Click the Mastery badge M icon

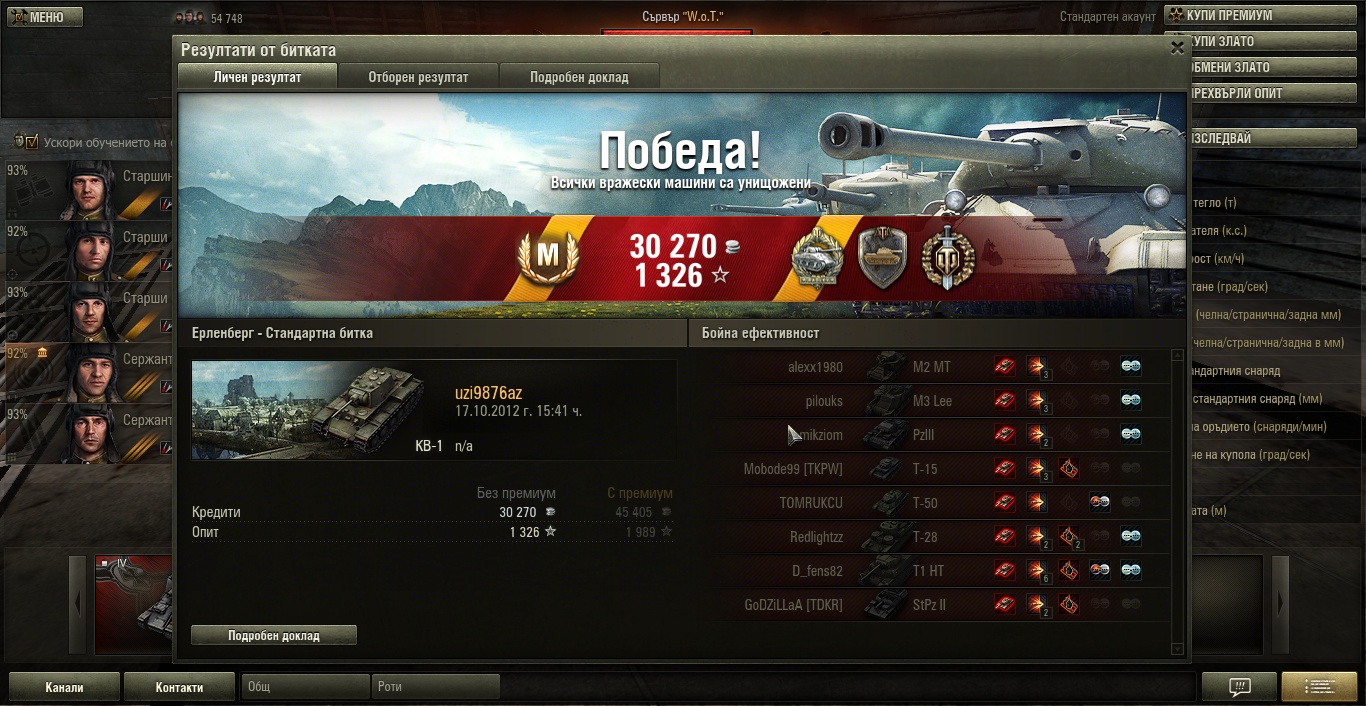click(x=548, y=258)
